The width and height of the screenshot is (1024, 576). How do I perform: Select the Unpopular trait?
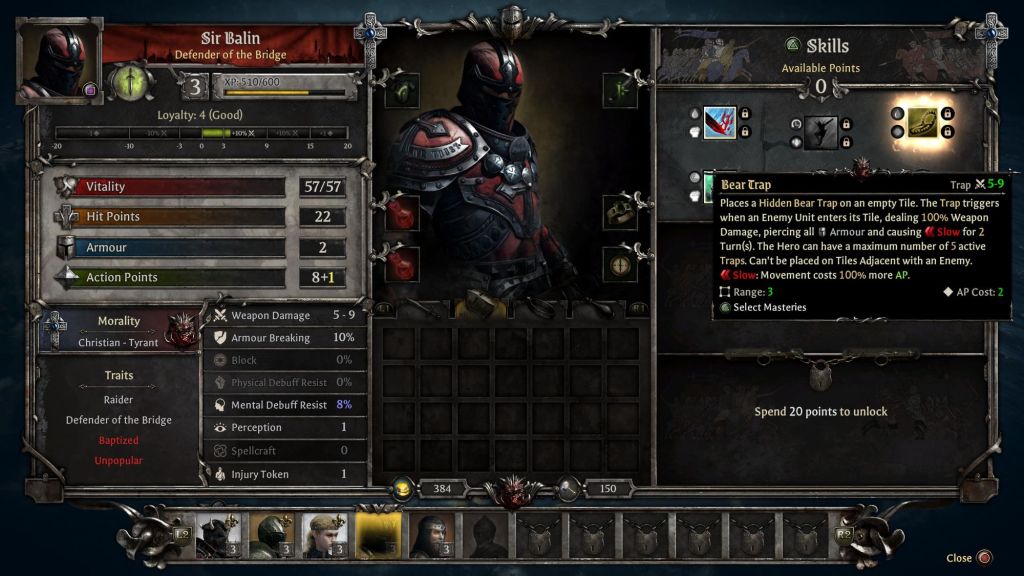(x=118, y=461)
